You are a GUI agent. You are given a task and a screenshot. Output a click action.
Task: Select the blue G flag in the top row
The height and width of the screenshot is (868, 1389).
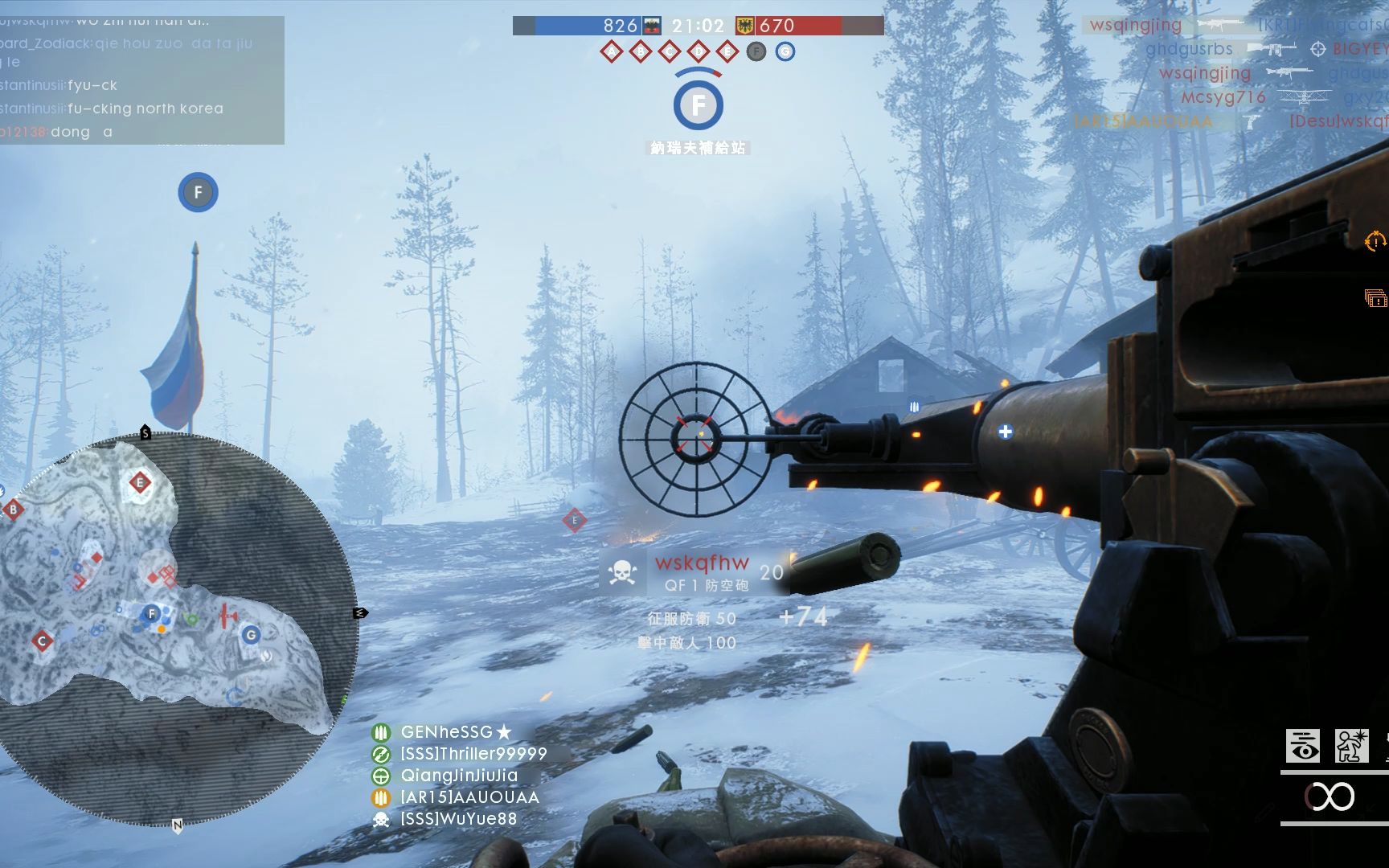(x=785, y=52)
